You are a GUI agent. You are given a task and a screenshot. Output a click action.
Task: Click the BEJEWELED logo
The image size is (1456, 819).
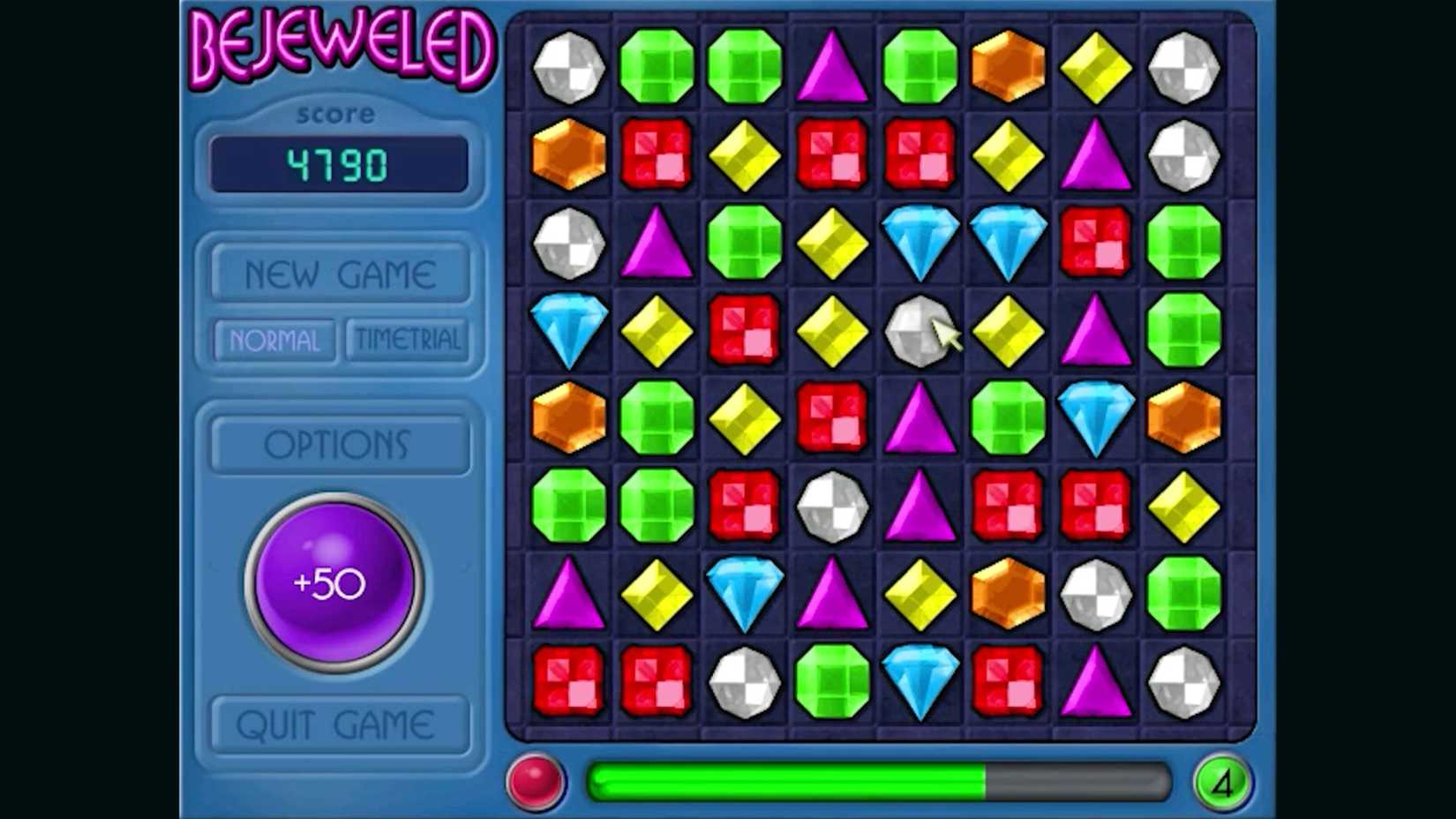[x=338, y=49]
